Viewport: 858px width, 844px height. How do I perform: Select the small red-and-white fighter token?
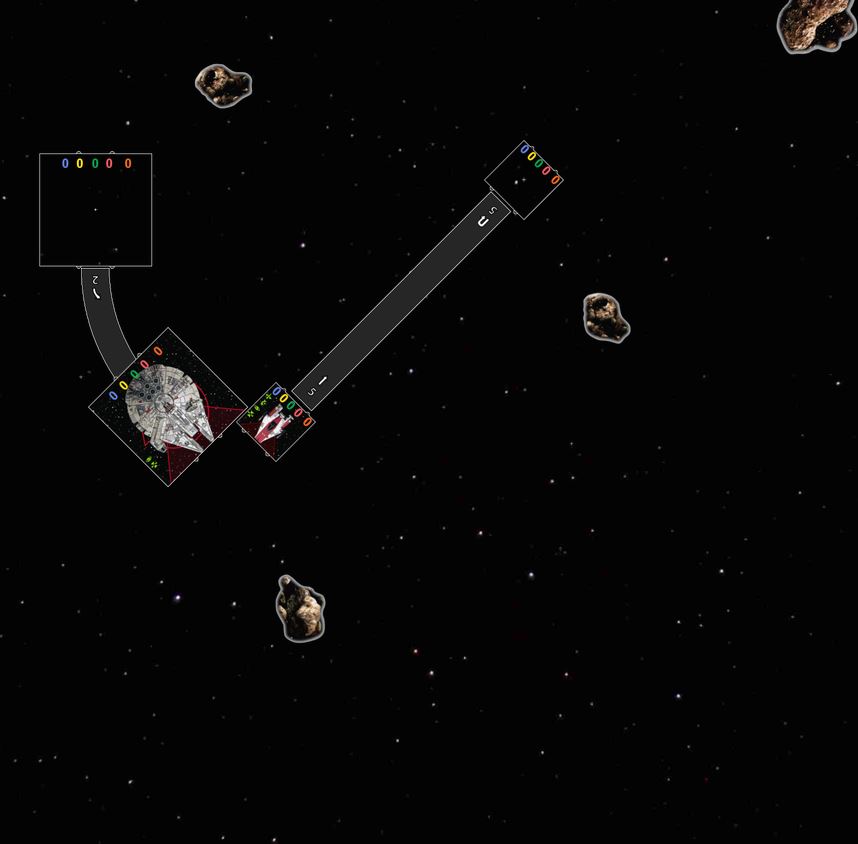pyautogui.click(x=276, y=421)
